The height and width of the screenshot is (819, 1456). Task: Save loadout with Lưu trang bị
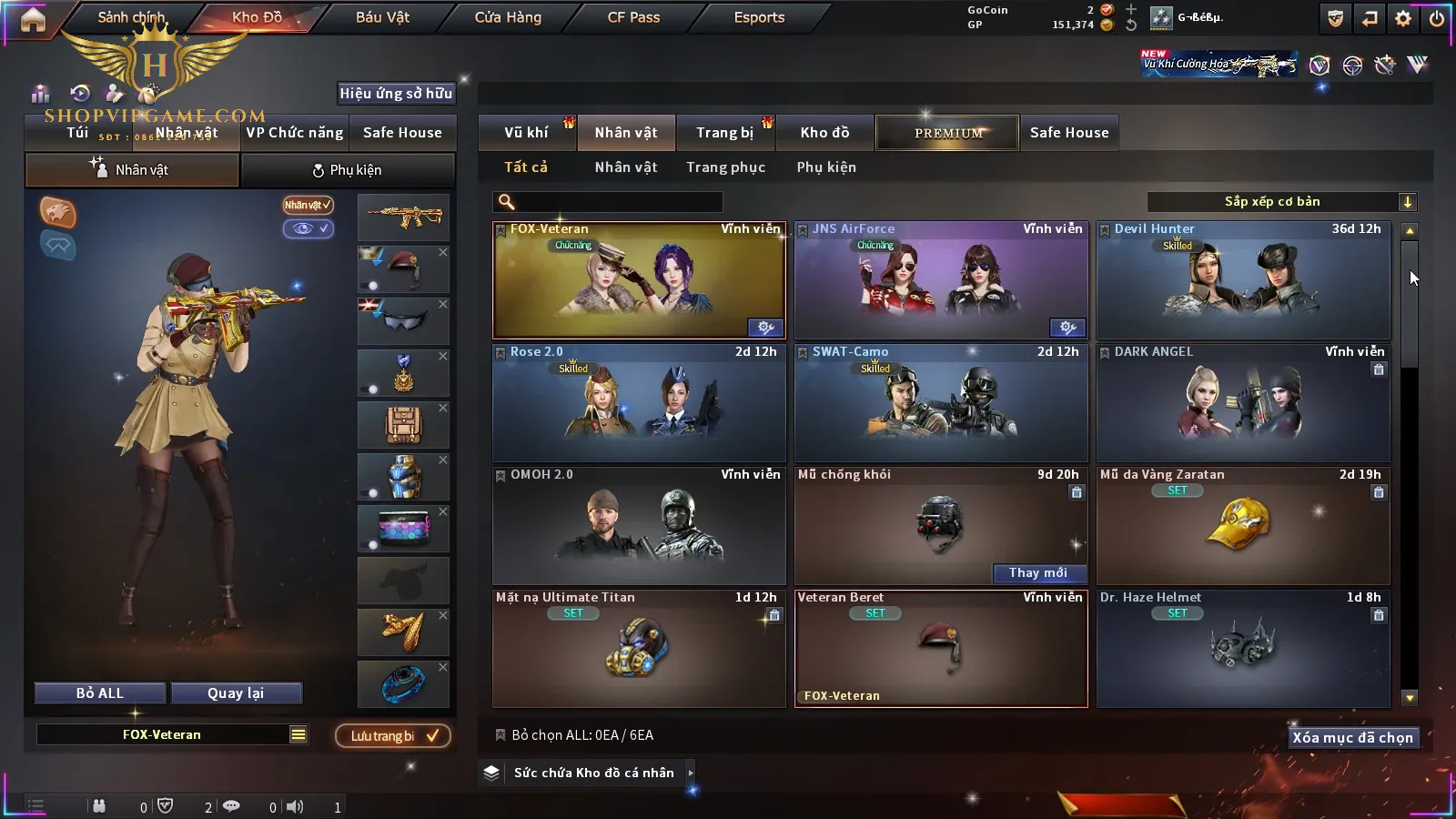tap(393, 736)
